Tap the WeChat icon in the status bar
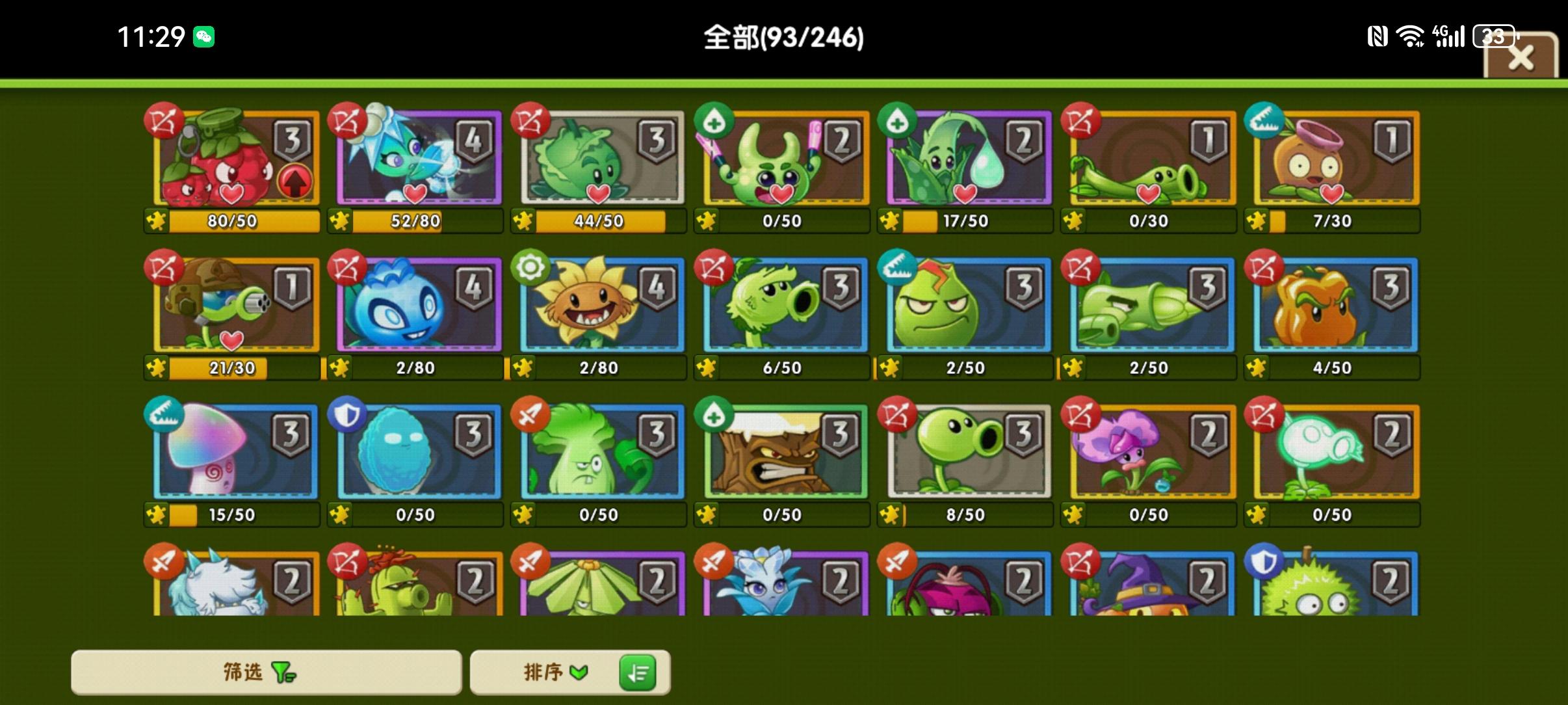 click(203, 37)
